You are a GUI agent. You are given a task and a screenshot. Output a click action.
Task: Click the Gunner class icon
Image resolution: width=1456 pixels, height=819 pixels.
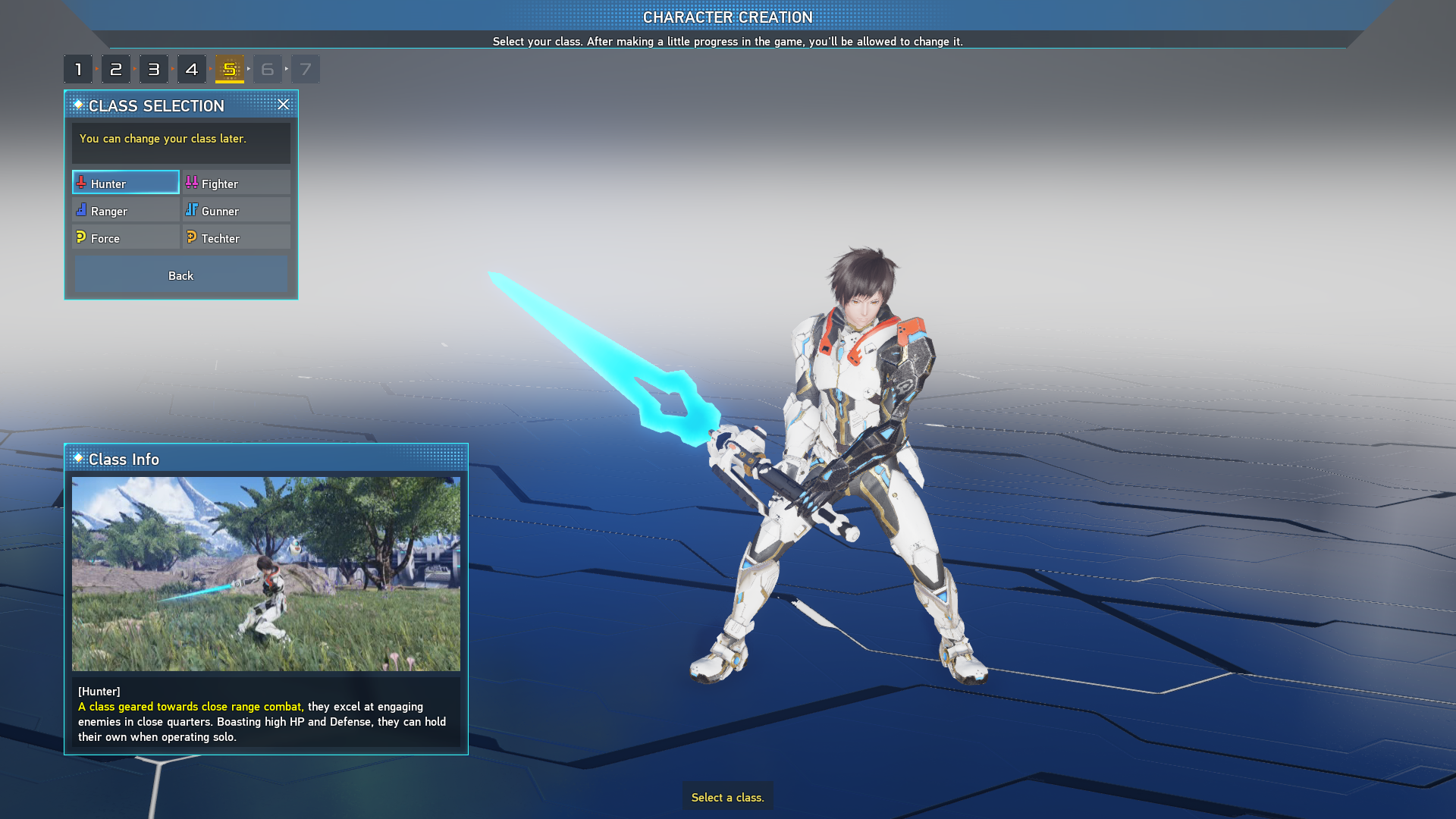click(192, 210)
